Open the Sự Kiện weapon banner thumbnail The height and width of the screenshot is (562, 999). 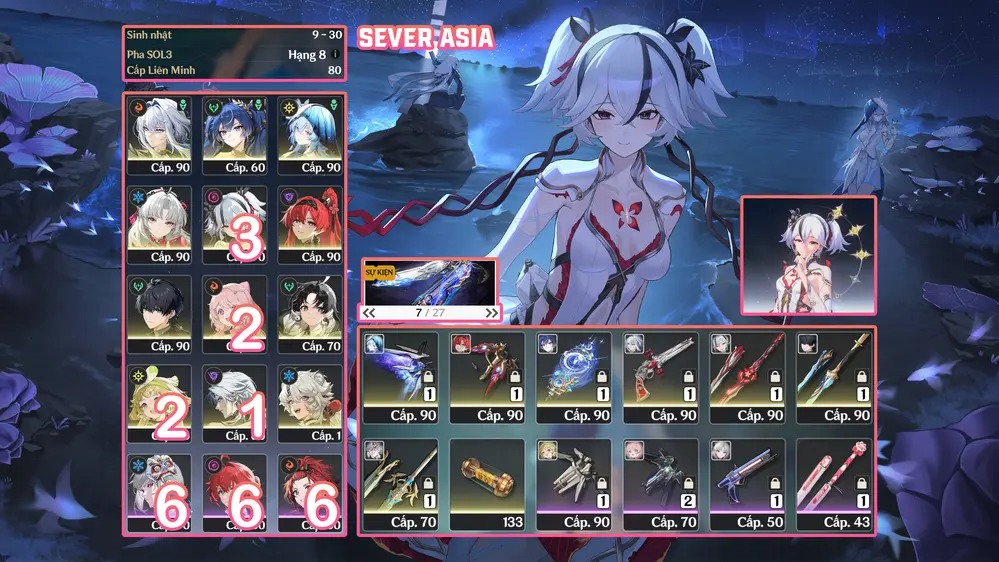click(430, 281)
